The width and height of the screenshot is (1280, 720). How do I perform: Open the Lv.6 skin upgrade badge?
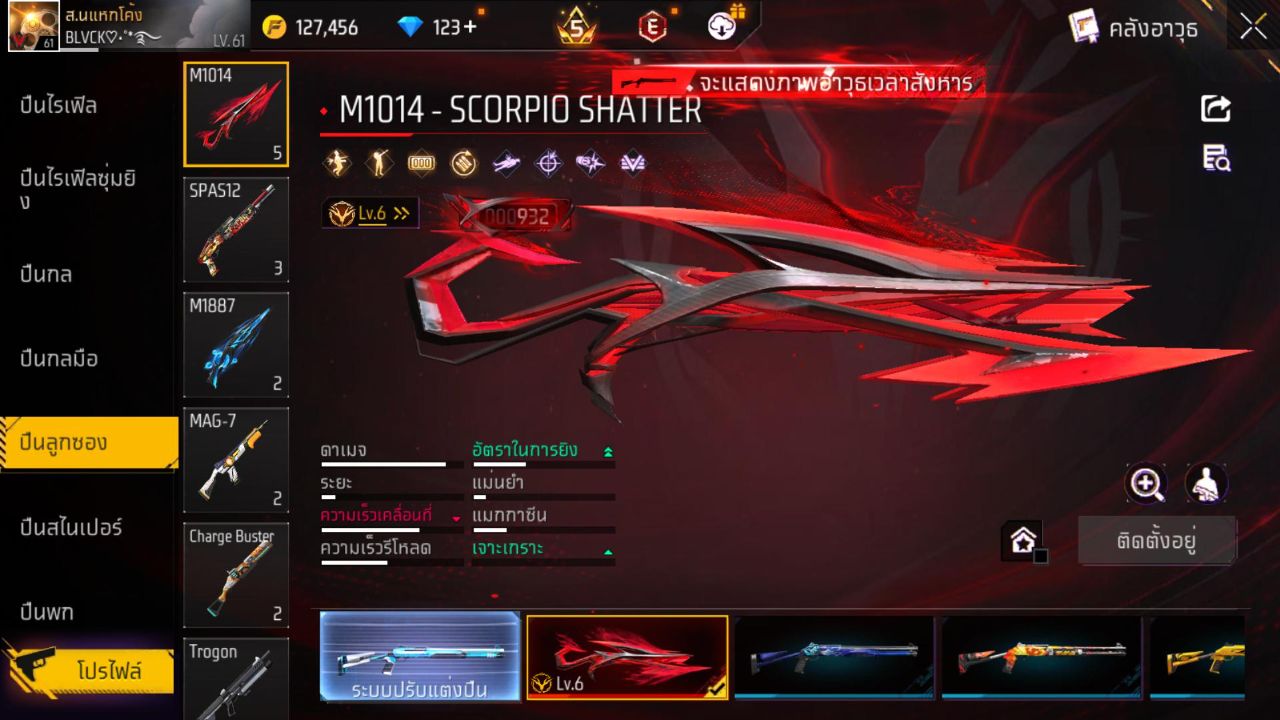click(x=370, y=213)
